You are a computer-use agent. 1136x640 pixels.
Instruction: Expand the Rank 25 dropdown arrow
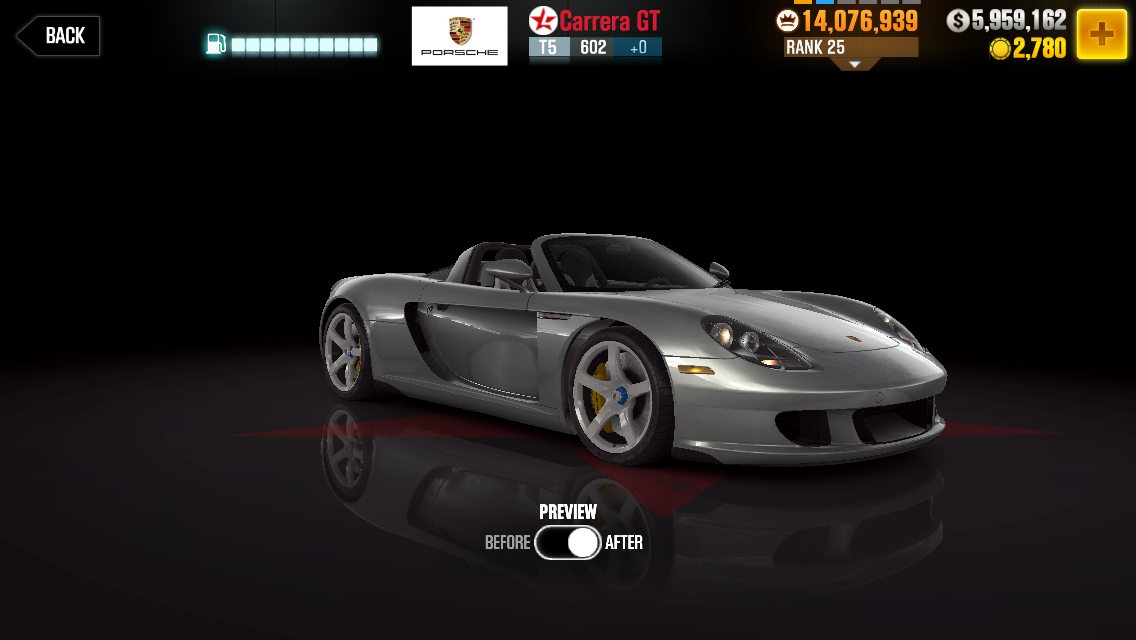click(x=854, y=64)
